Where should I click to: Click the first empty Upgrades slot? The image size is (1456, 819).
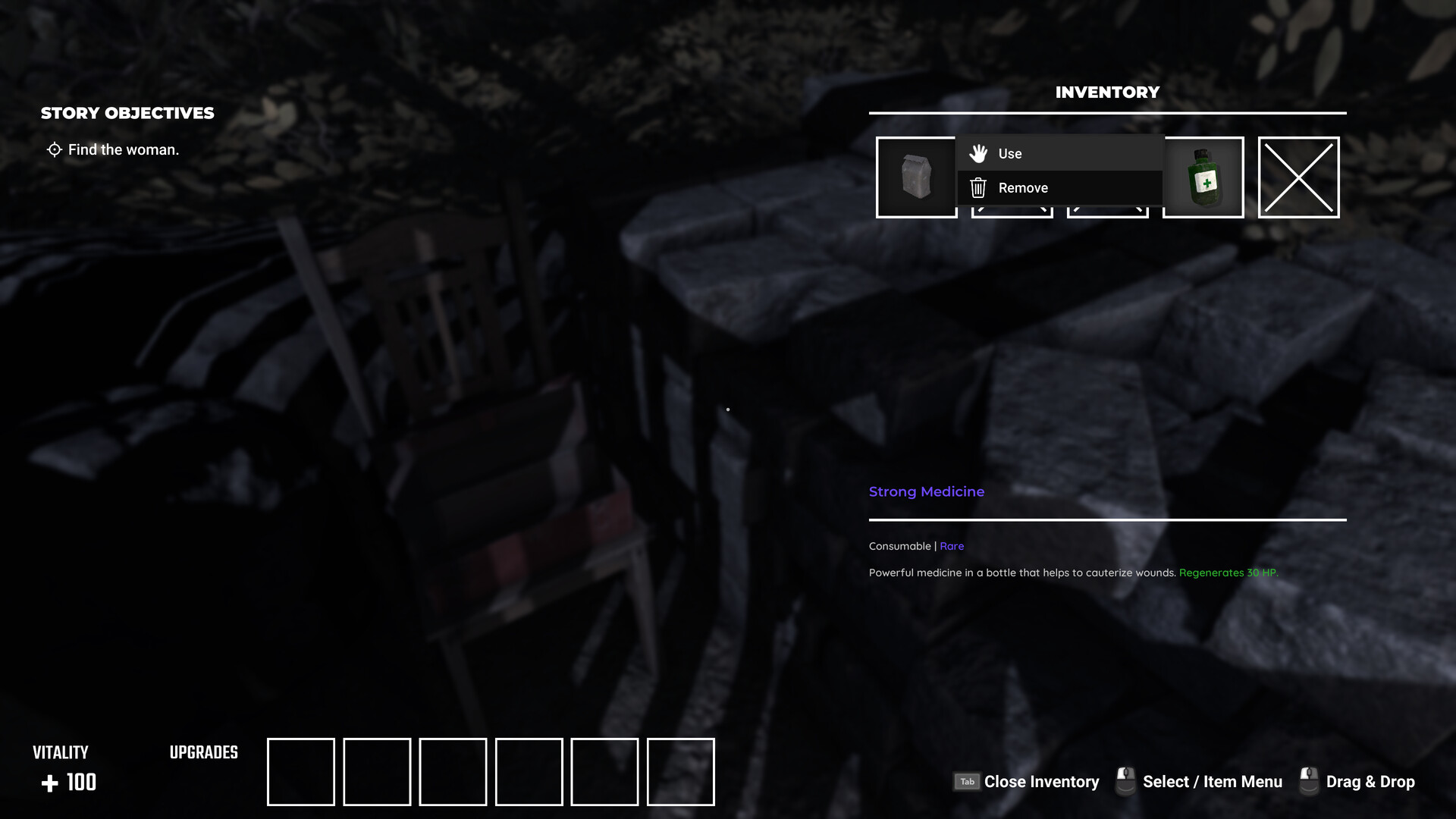[x=300, y=771]
